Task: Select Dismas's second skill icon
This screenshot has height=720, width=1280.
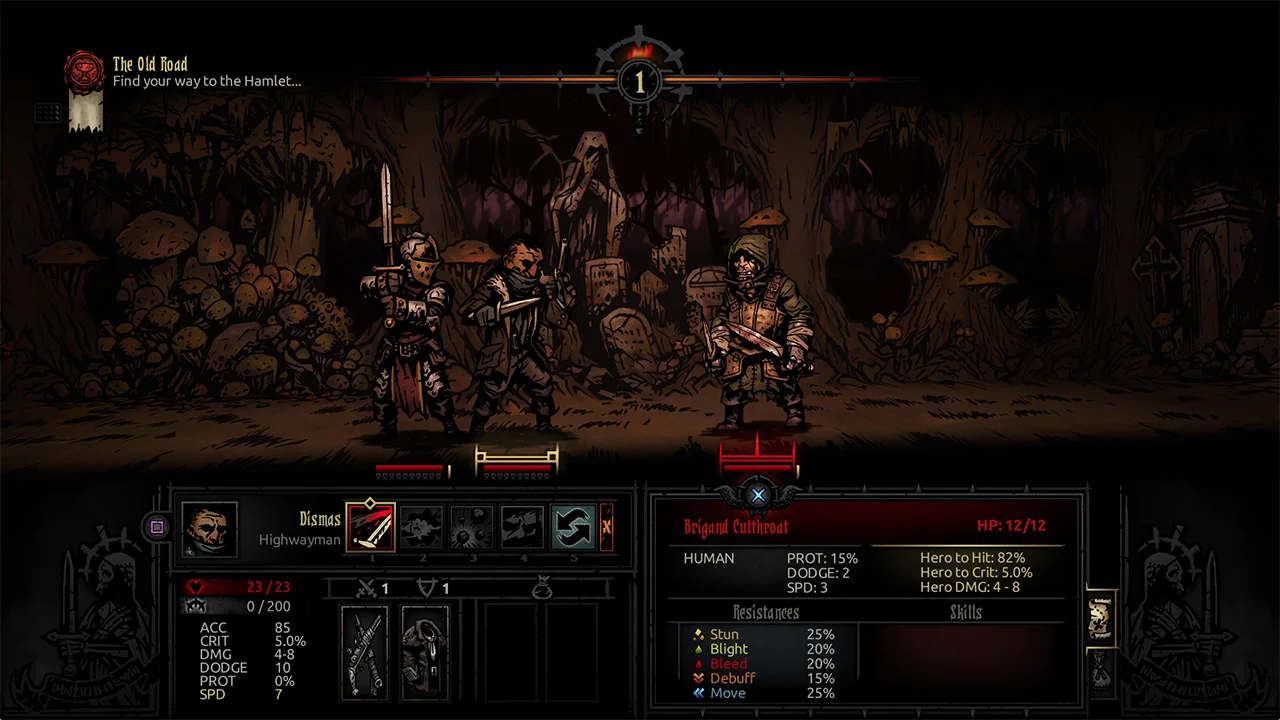Action: 423,526
